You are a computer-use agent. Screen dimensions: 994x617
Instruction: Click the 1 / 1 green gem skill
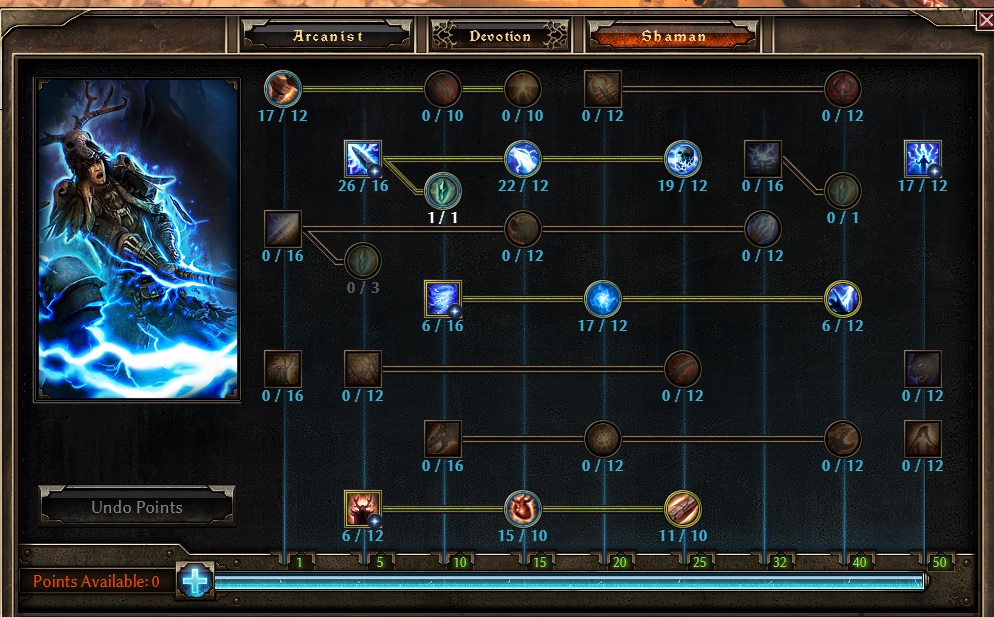point(443,189)
